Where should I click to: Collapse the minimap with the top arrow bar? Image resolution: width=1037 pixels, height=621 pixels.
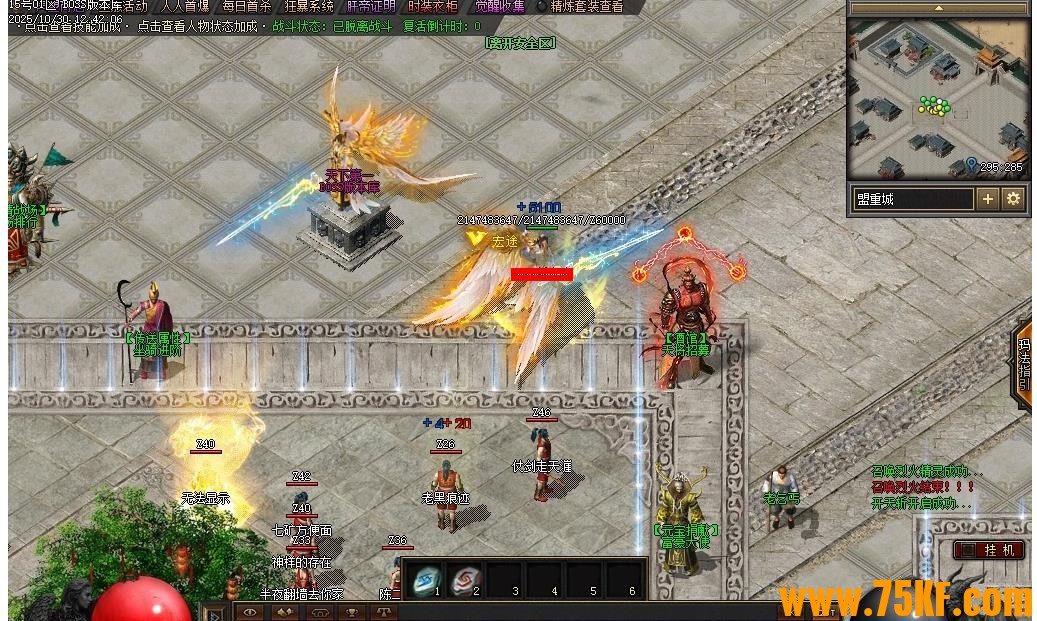[x=938, y=8]
